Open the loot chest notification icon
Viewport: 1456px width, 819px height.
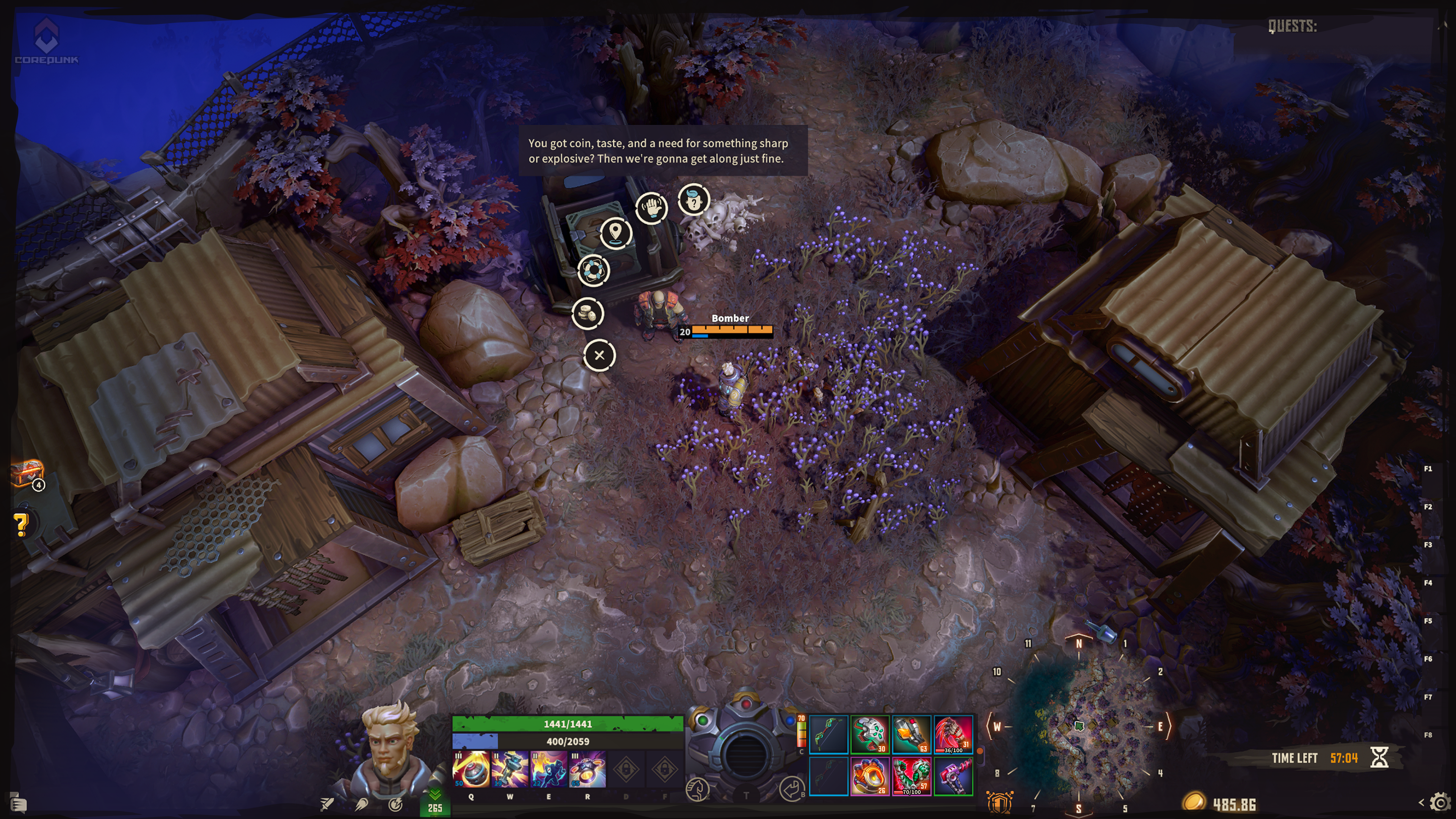[x=27, y=474]
